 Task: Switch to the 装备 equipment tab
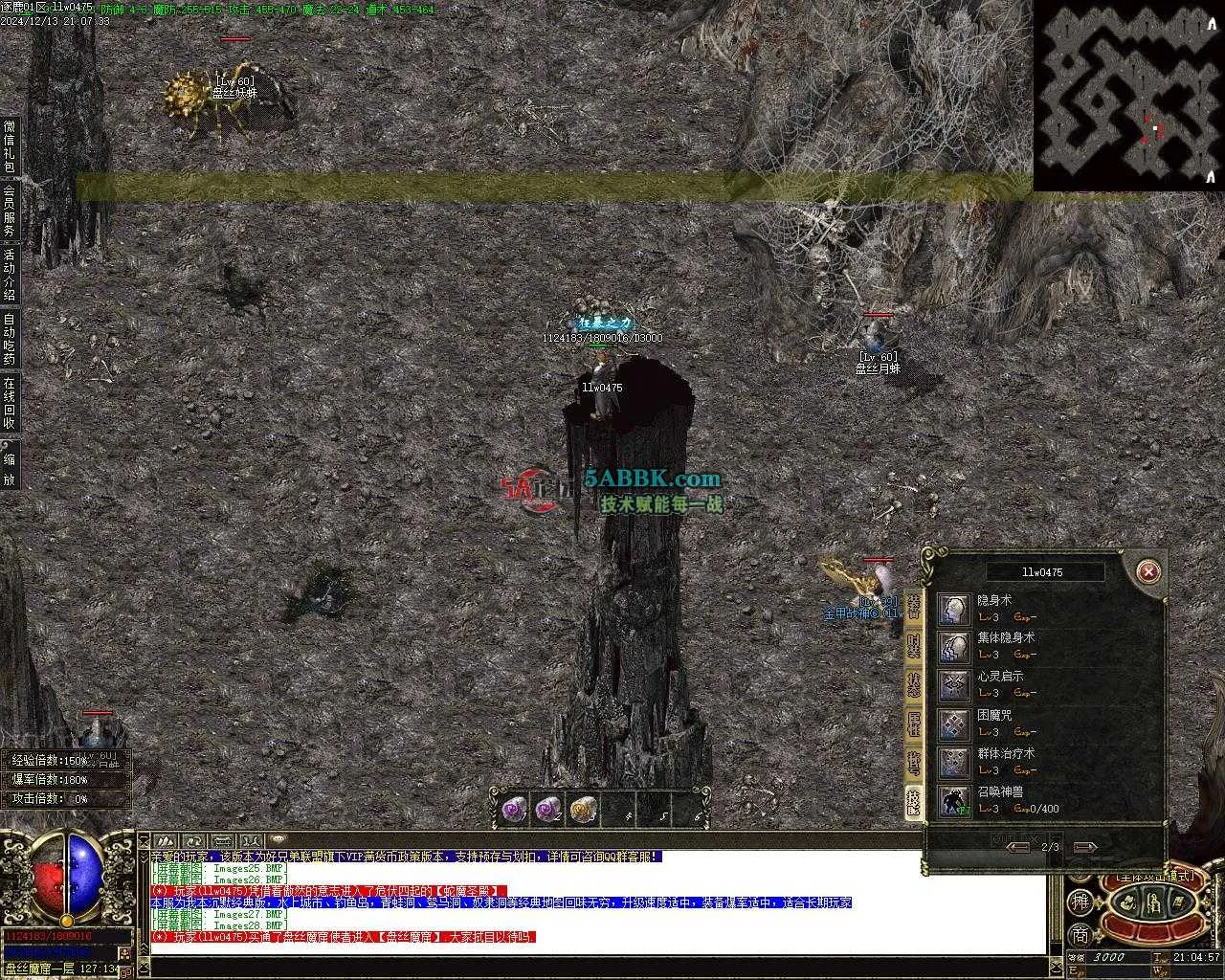tap(914, 608)
